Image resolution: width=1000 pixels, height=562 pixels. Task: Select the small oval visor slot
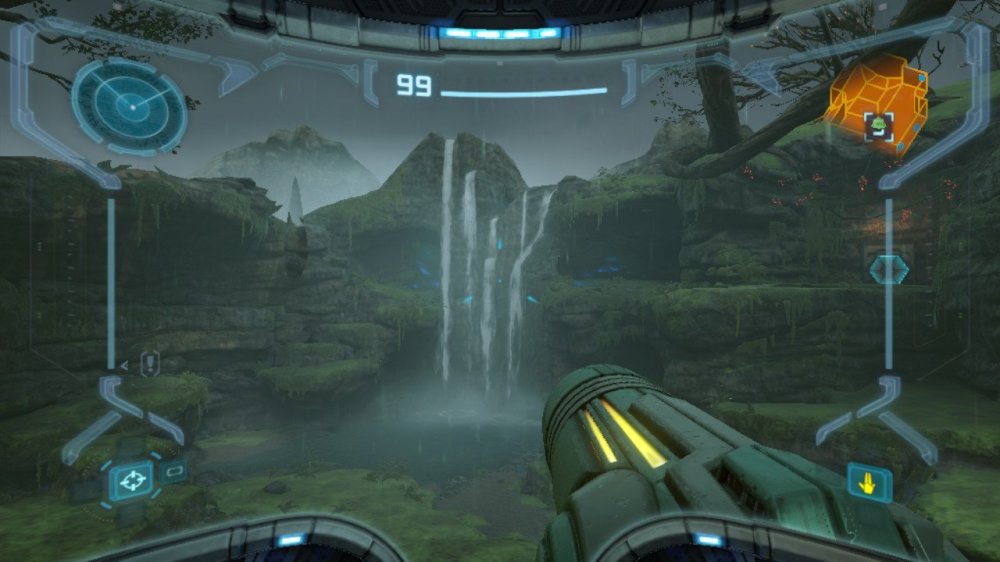coord(174,470)
